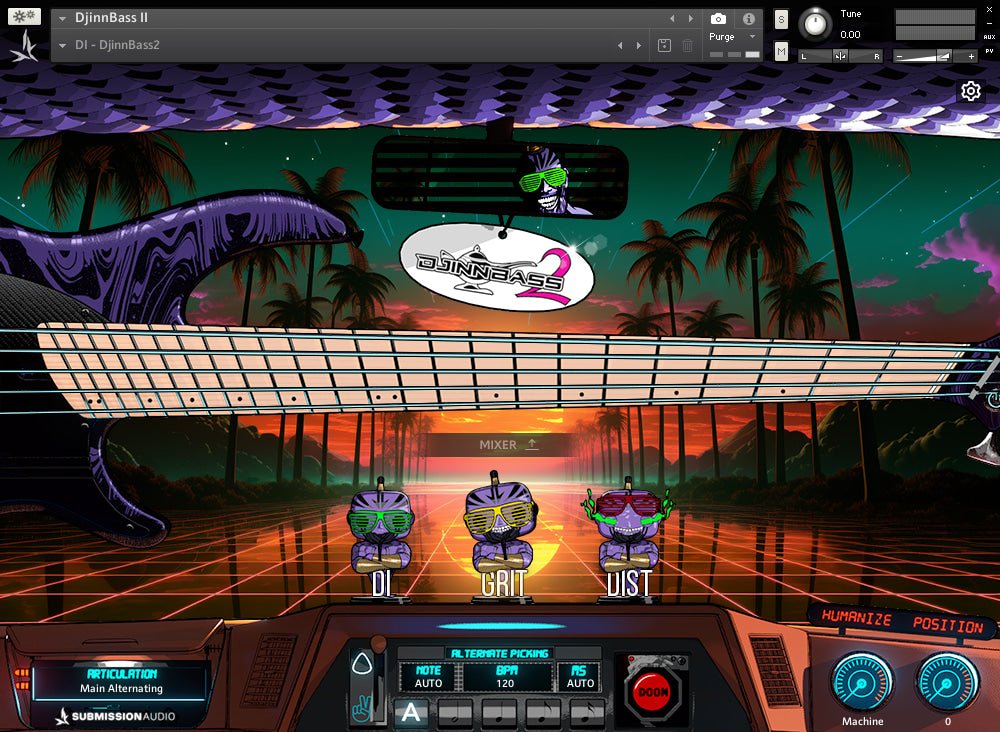Viewport: 1000px width, 732px height.
Task: Click the Tune knob
Action: point(818,23)
